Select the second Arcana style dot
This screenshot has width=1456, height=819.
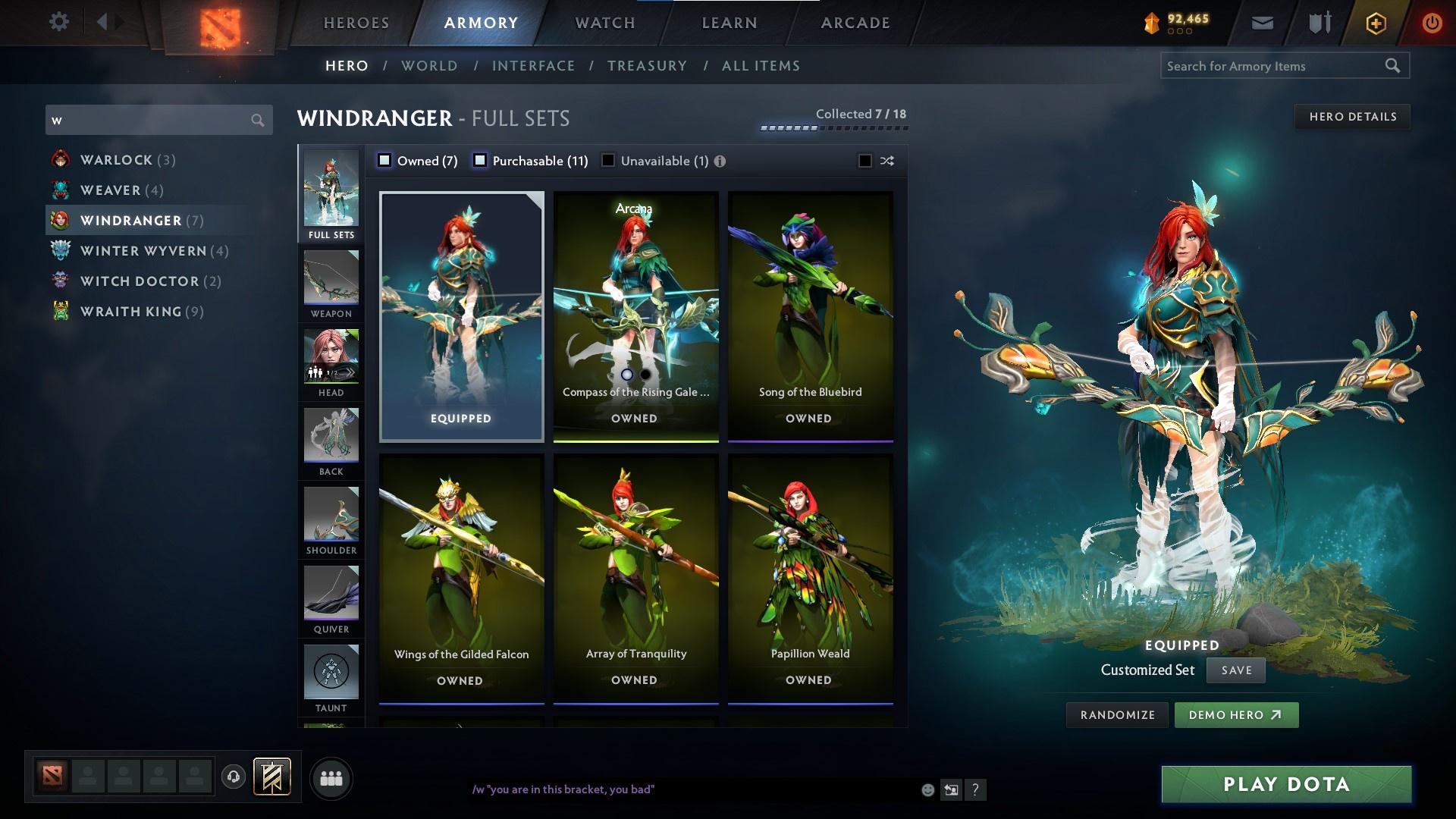coord(645,374)
